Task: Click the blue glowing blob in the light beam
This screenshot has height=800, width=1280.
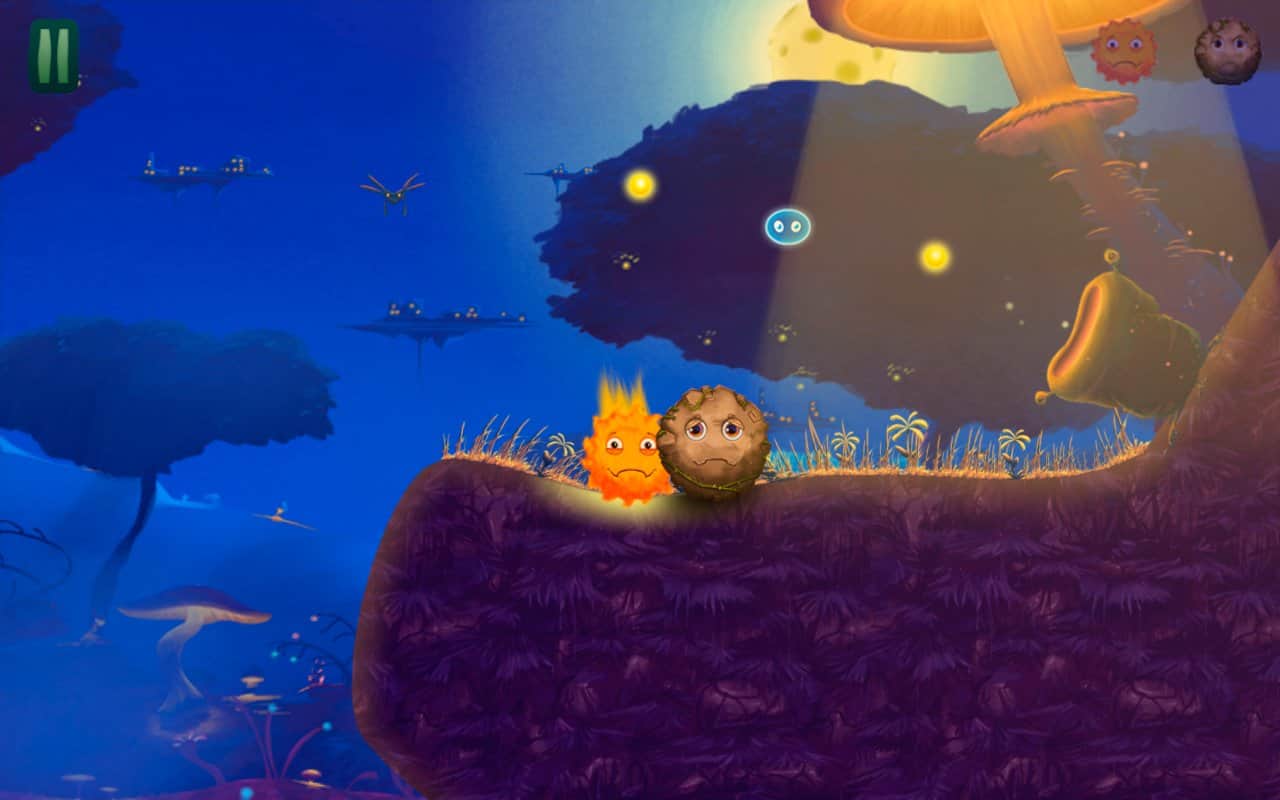Action: pos(786,228)
